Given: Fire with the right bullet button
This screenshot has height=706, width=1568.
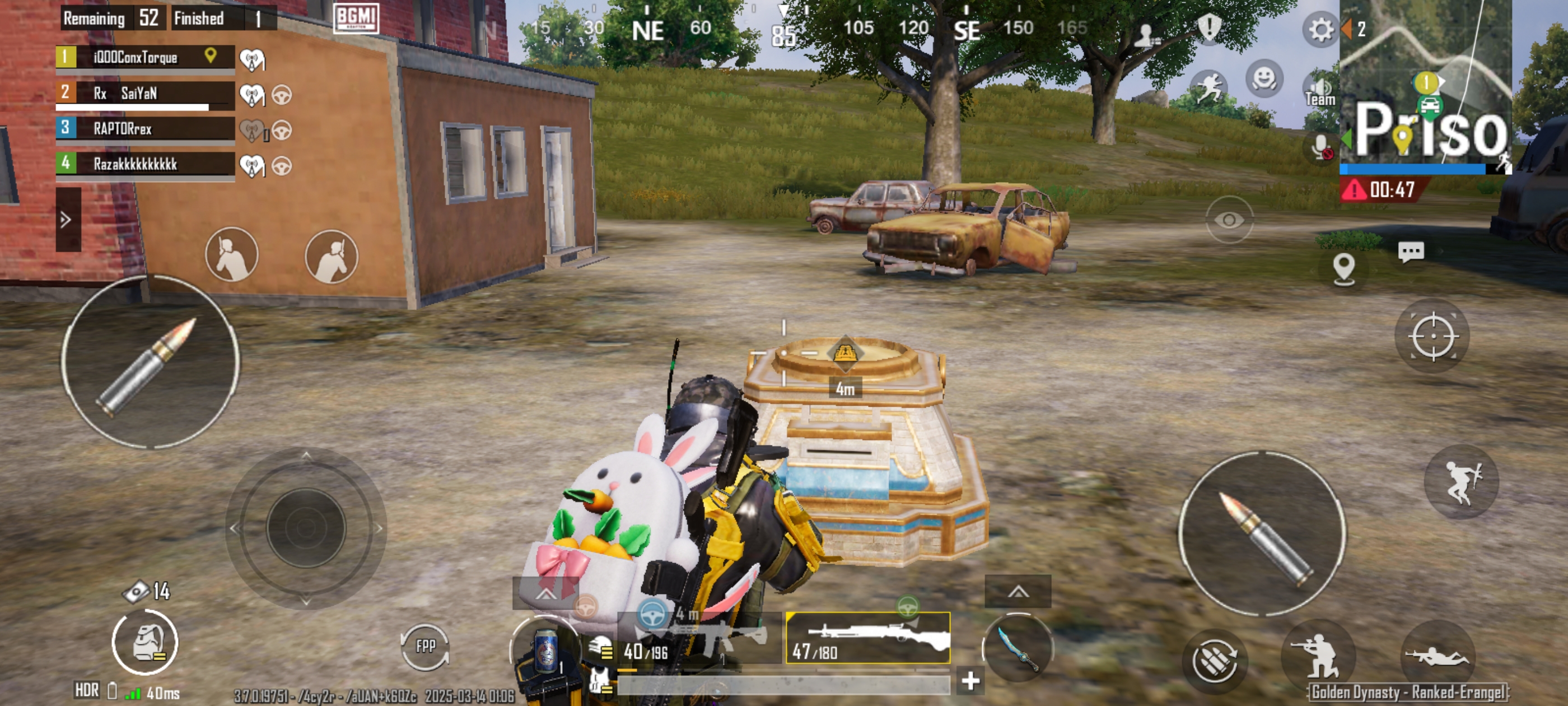Looking at the screenshot, I should (x=1262, y=534).
